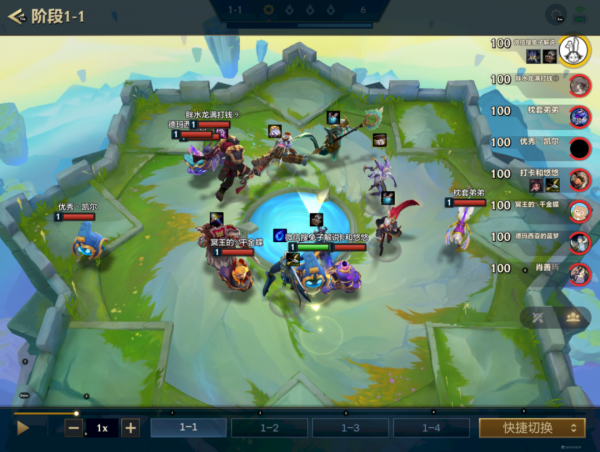Go back using the arrow beside 阶段1-1

[x=16, y=16]
